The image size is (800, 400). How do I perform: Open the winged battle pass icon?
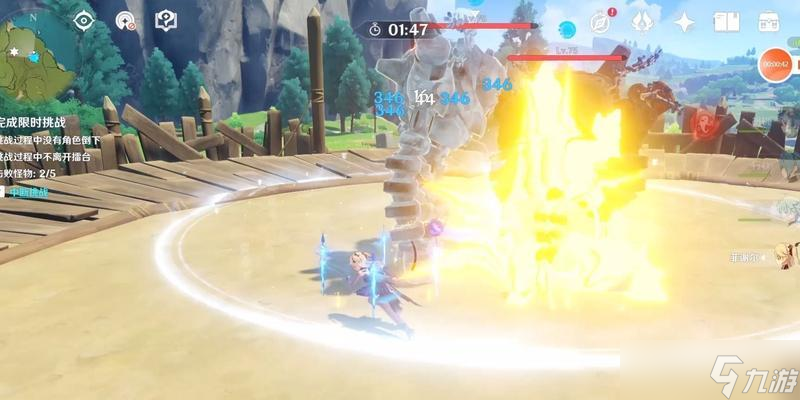[x=643, y=22]
